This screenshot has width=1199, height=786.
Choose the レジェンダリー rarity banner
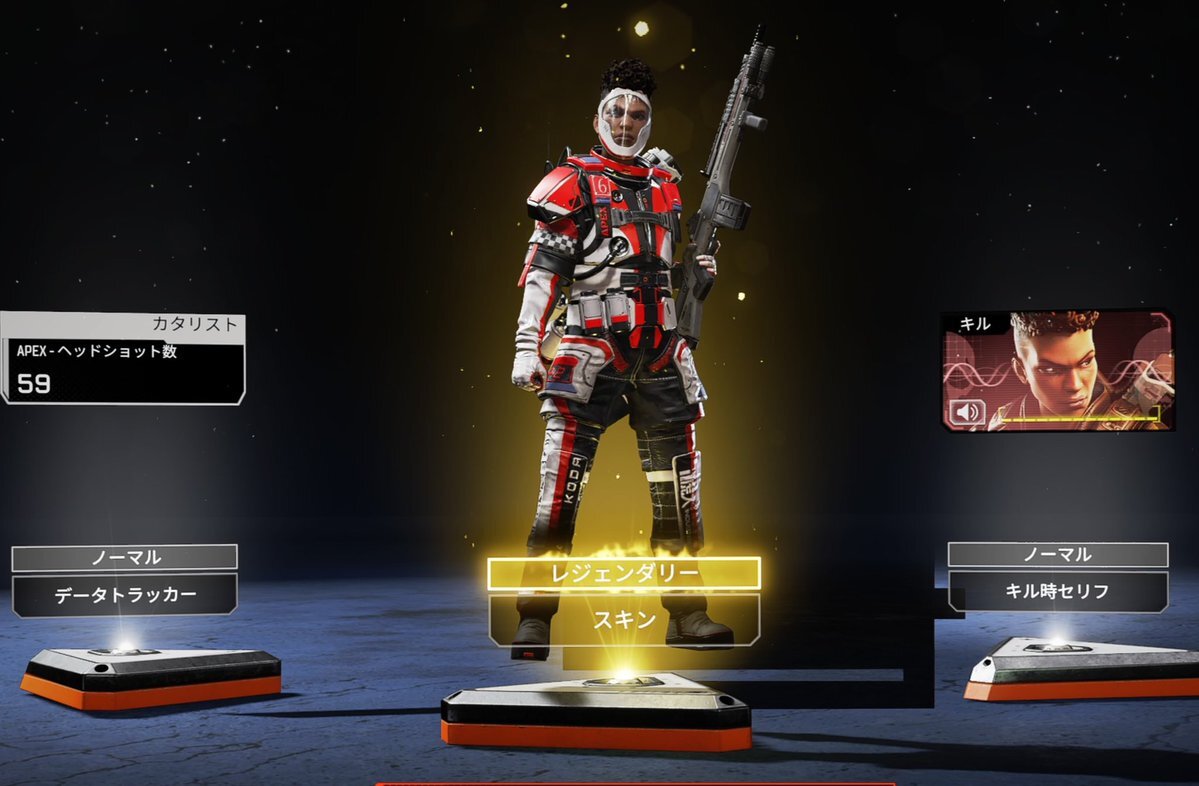click(623, 573)
